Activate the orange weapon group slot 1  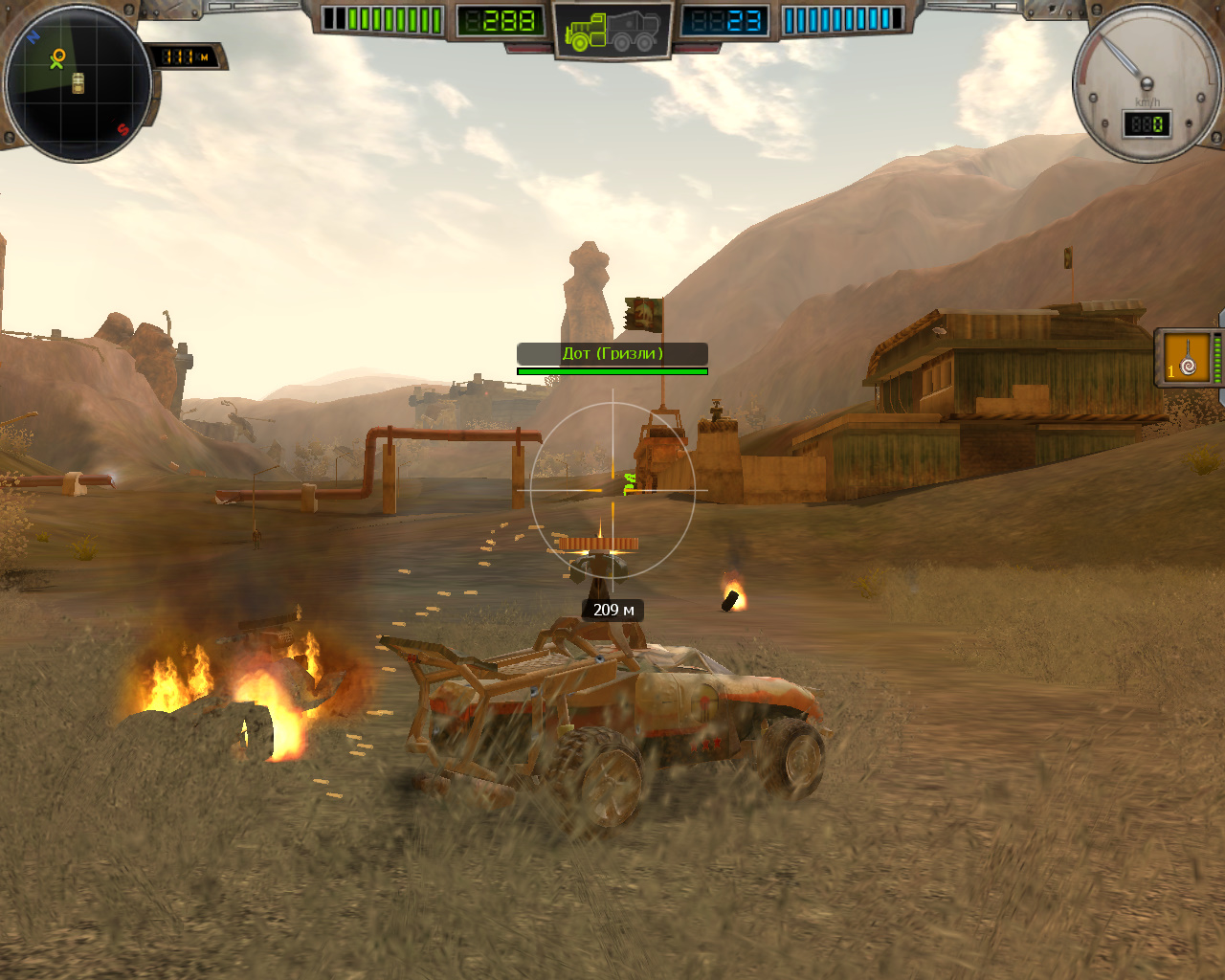pyautogui.click(x=1187, y=357)
